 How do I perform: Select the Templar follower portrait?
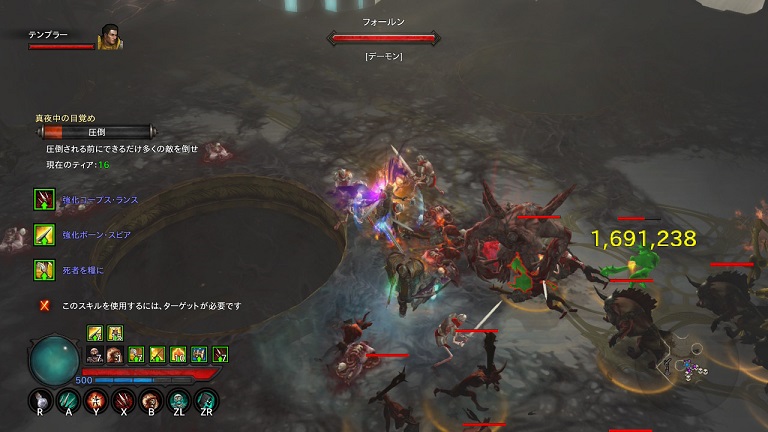point(110,37)
